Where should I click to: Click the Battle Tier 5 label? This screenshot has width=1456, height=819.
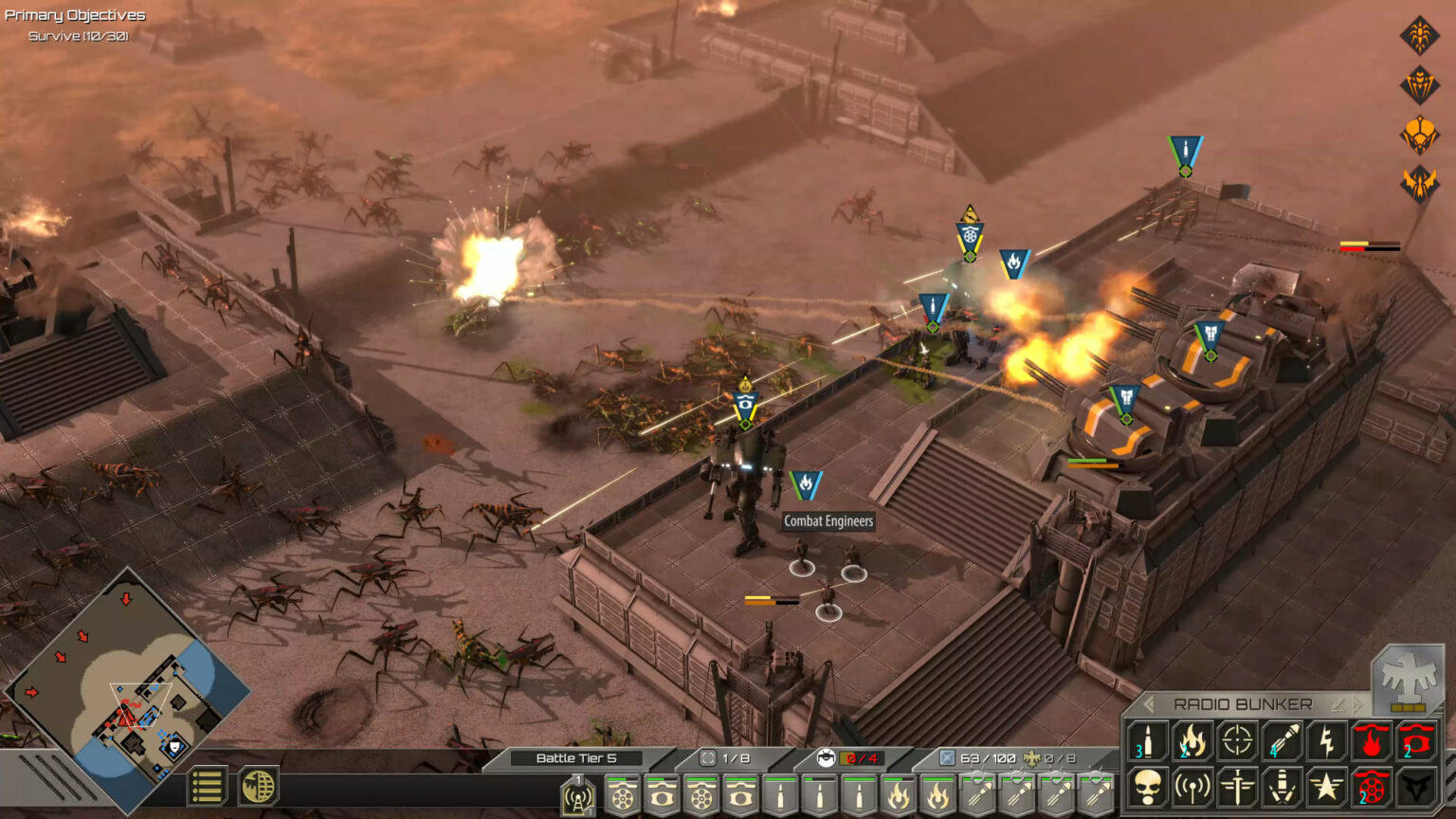(576, 759)
